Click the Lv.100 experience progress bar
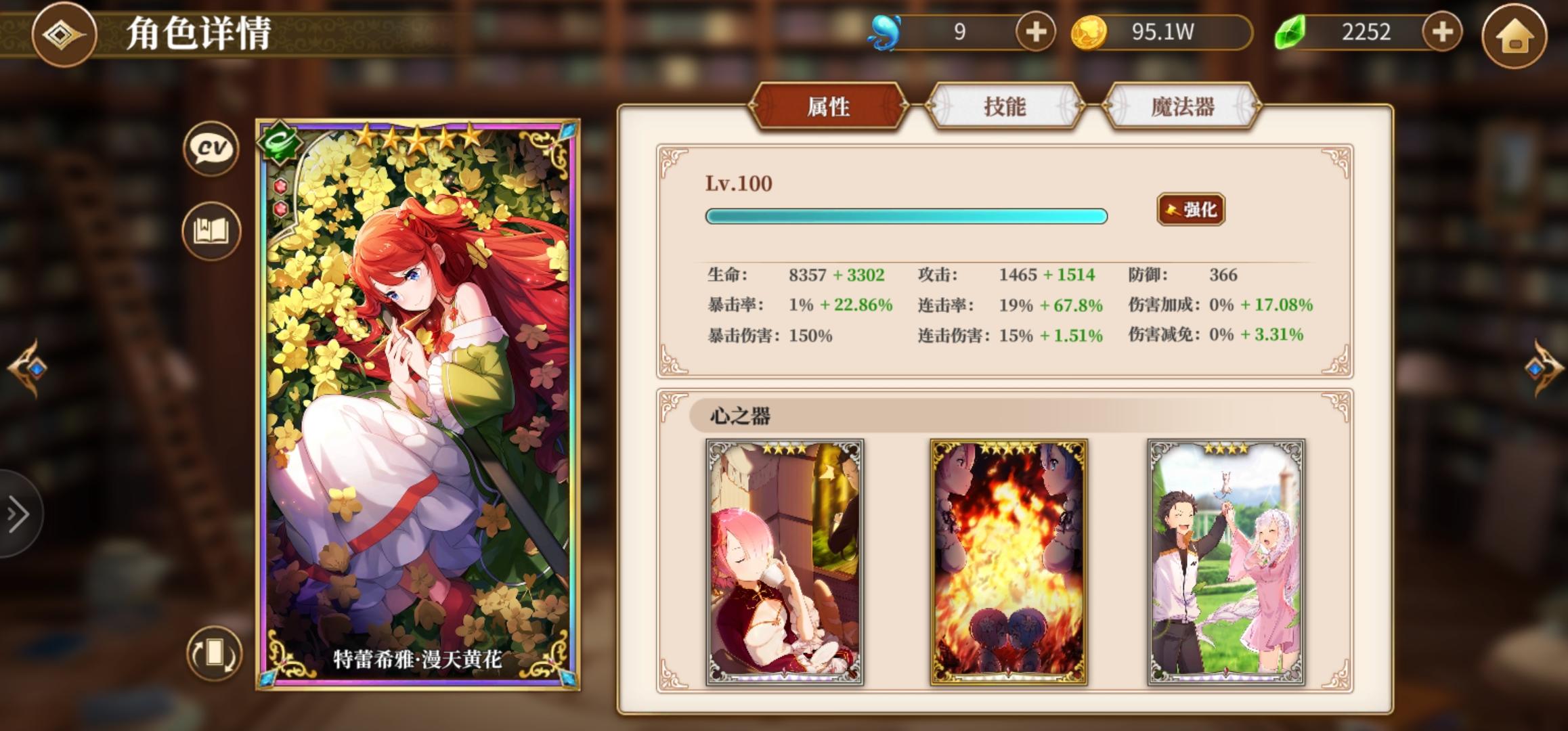The image size is (1568, 731). pos(907,216)
